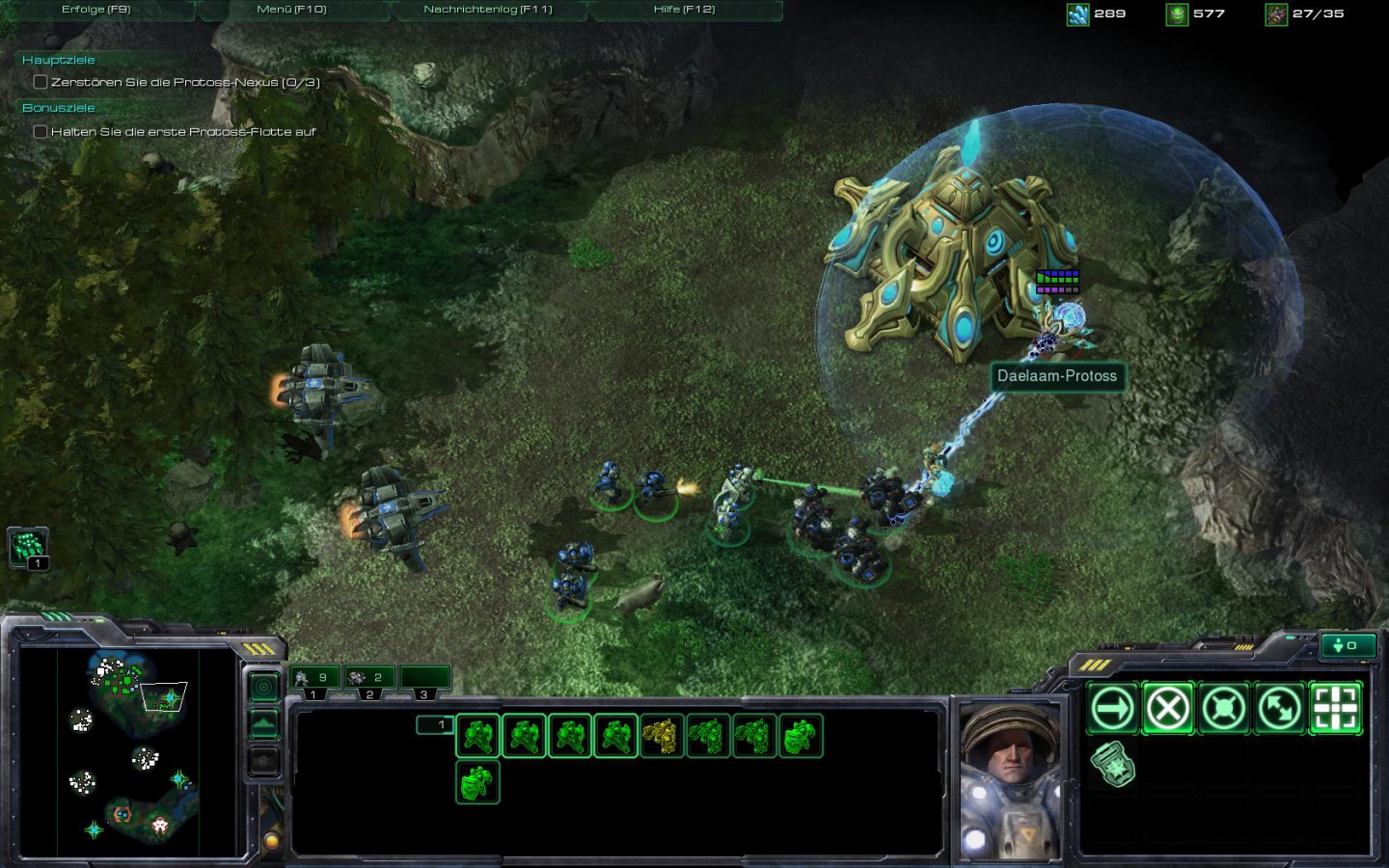Open the Nachrichtenlog (F11) message log
The image size is (1389, 868).
[x=488, y=10]
